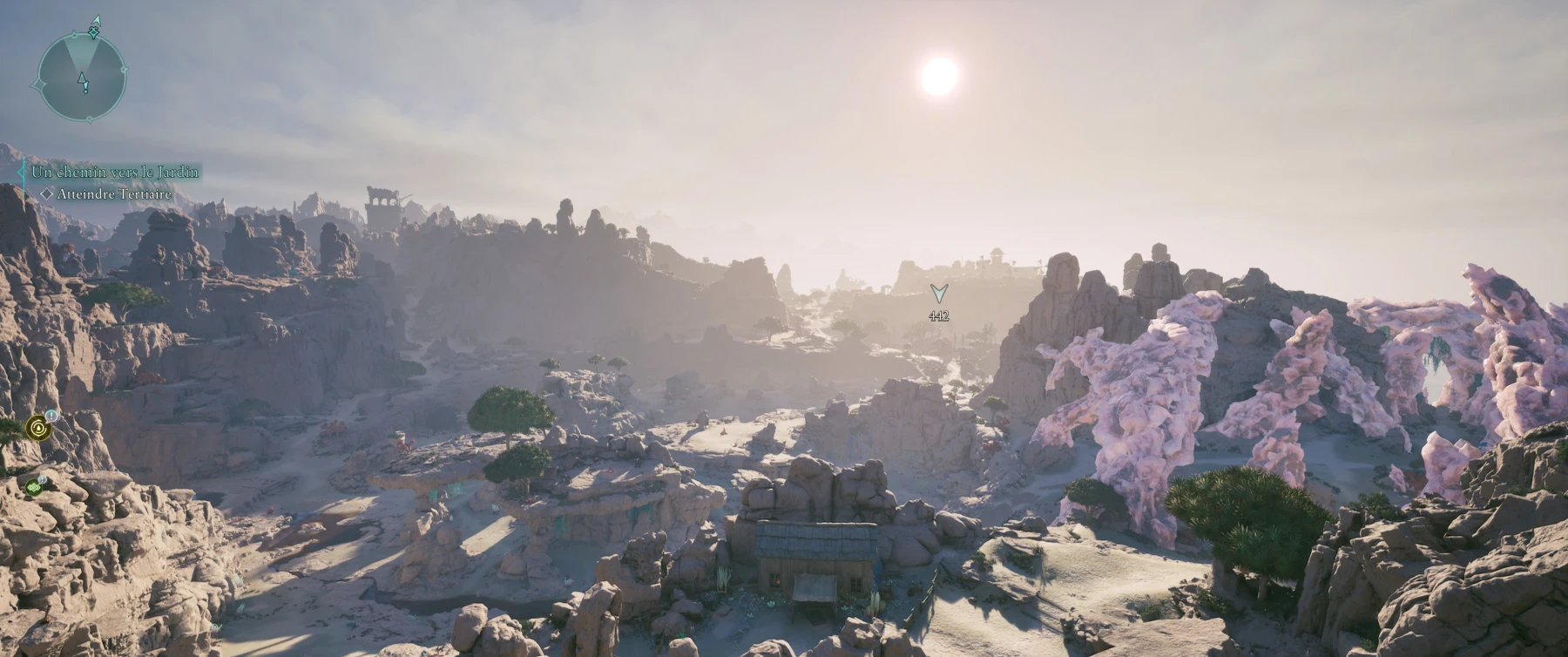Click the yellow water-drop spiral icon
Screen dimensions: 1568x657
pyautogui.click(x=38, y=427)
